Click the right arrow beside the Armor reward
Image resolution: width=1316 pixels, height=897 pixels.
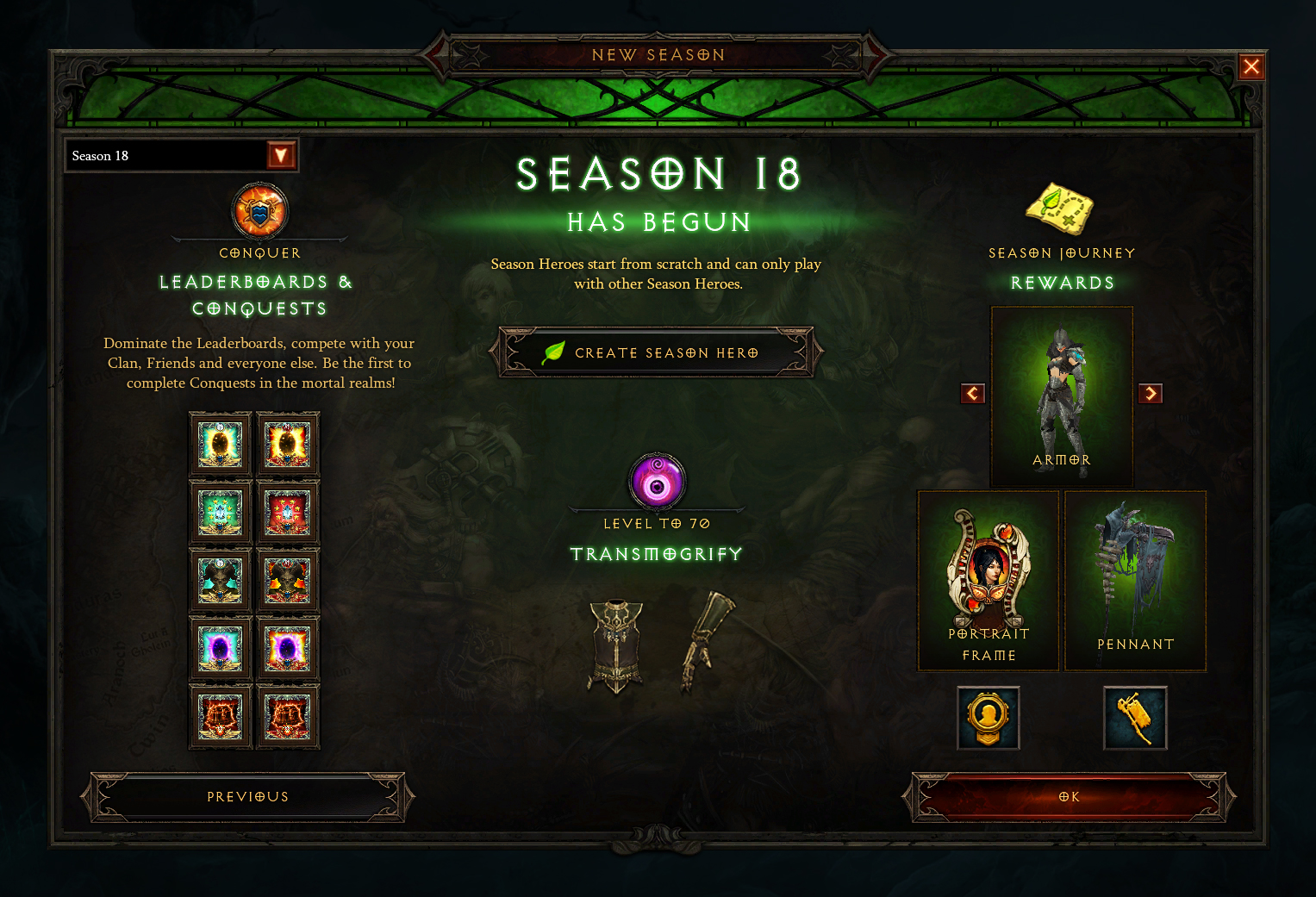coord(1151,394)
